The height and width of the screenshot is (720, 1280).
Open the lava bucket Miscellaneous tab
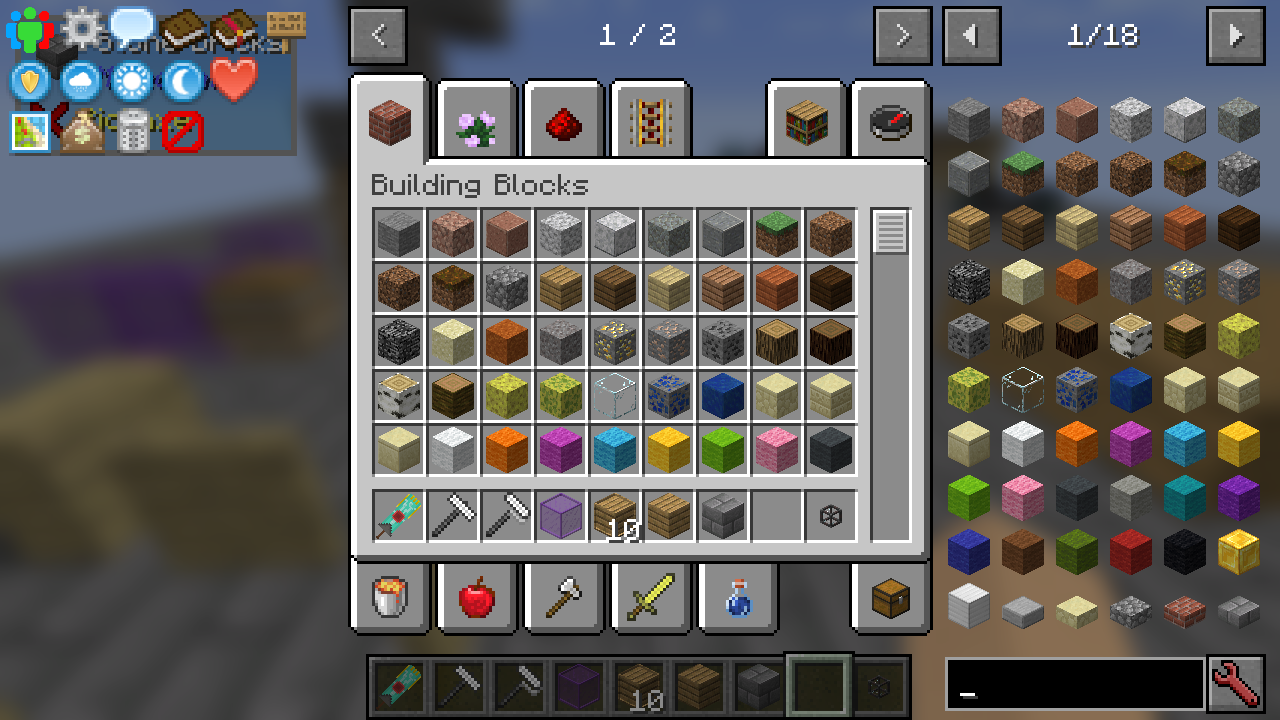click(390, 597)
